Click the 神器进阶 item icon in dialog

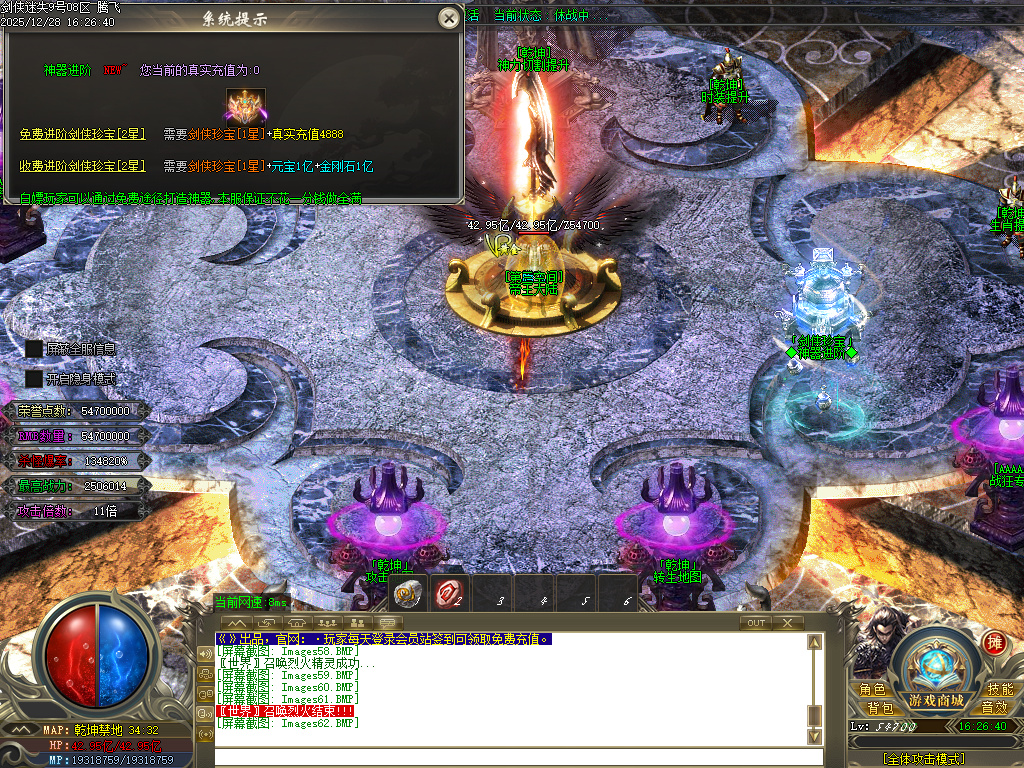tap(244, 105)
